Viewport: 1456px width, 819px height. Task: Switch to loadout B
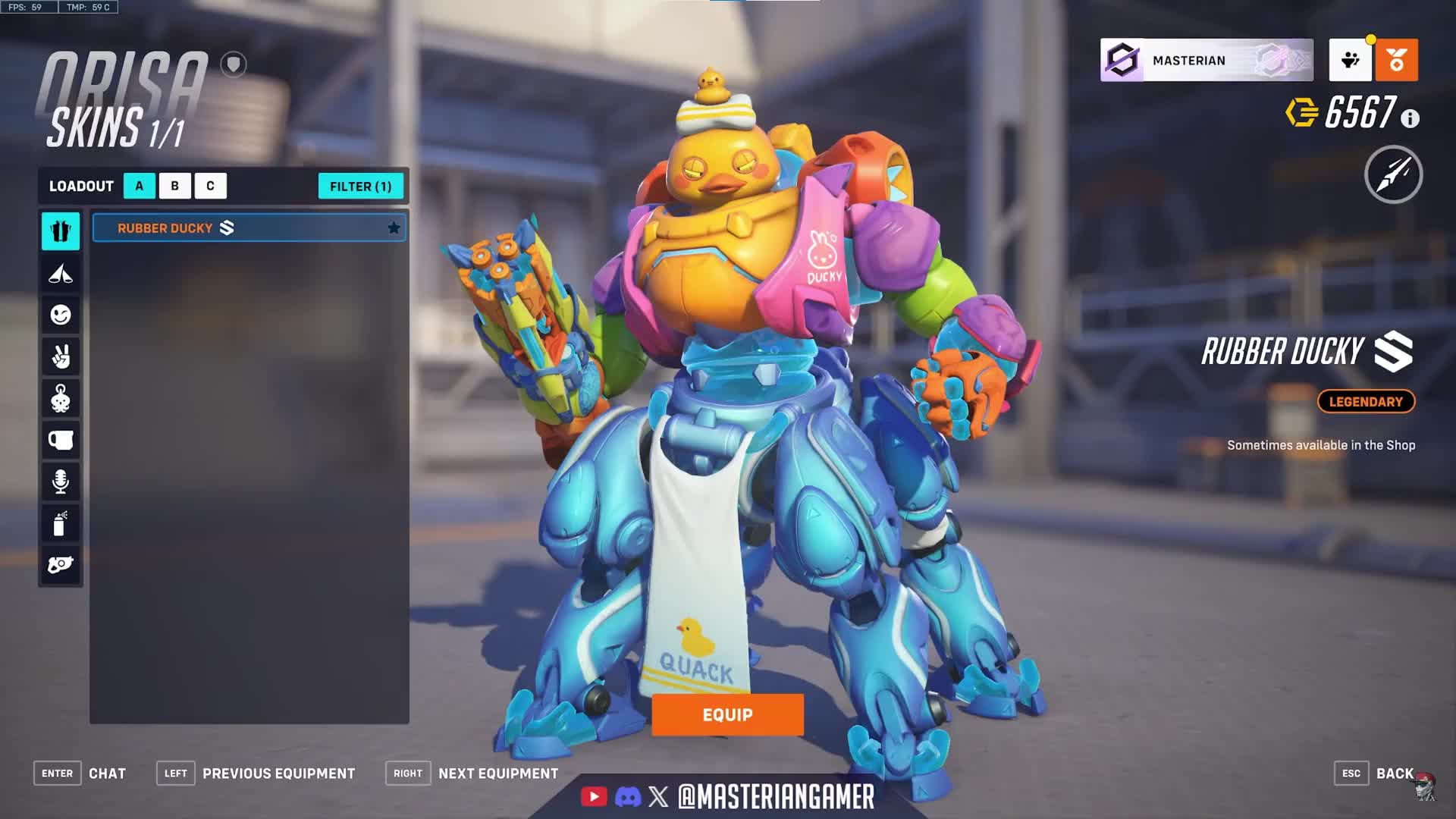pos(175,186)
